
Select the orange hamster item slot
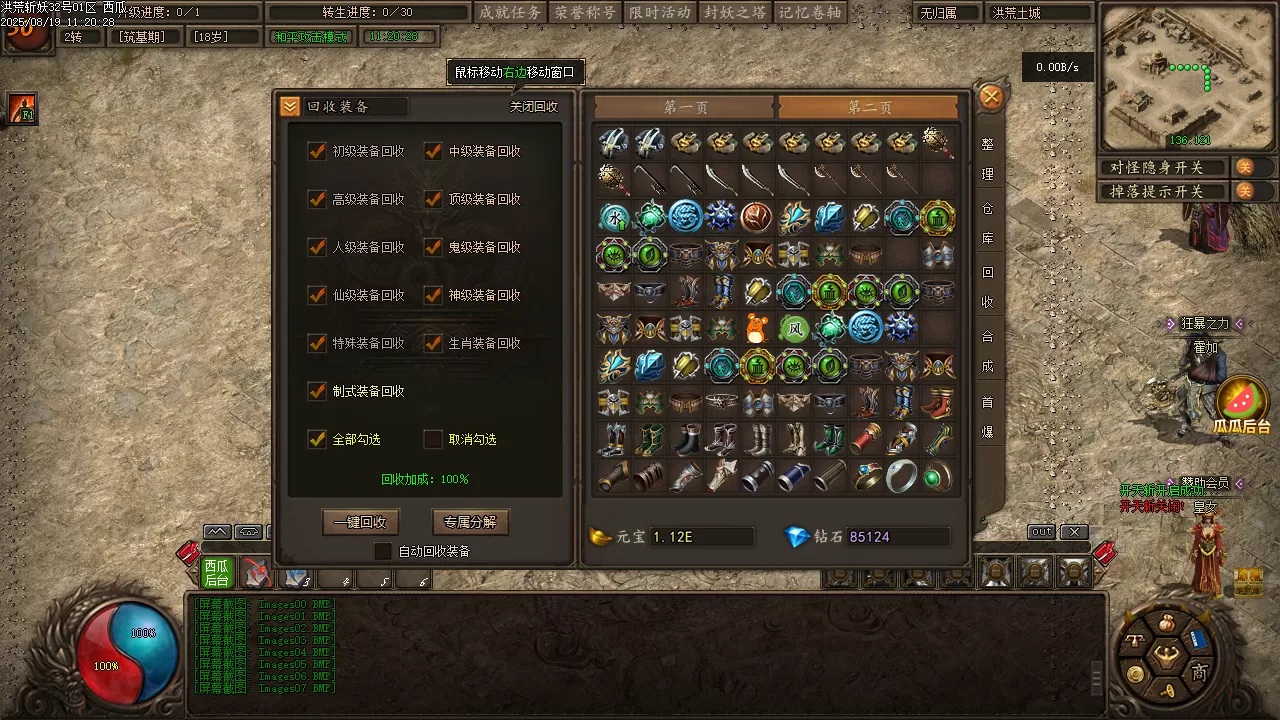(757, 328)
